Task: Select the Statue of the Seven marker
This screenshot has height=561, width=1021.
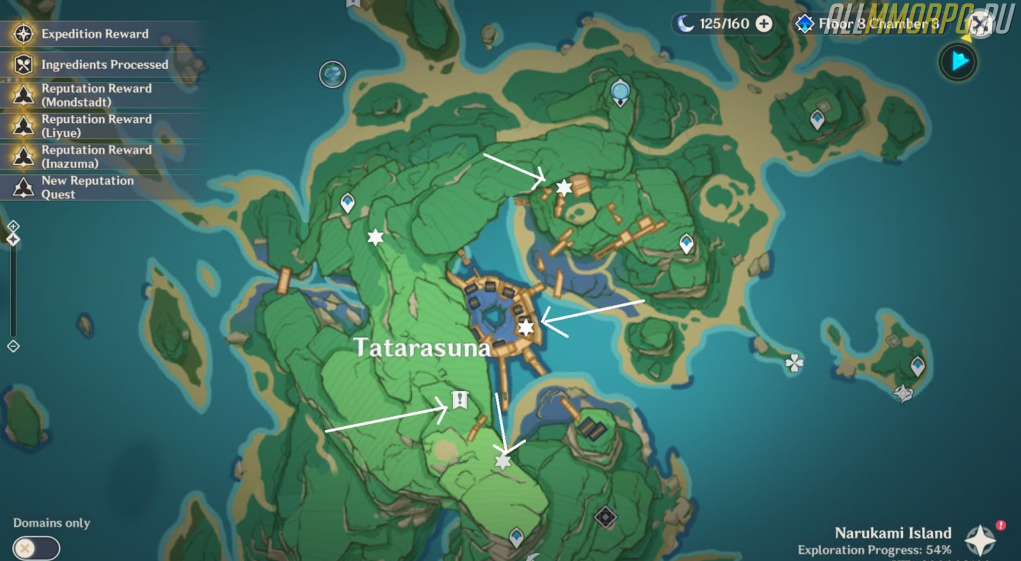Action: pos(620,93)
